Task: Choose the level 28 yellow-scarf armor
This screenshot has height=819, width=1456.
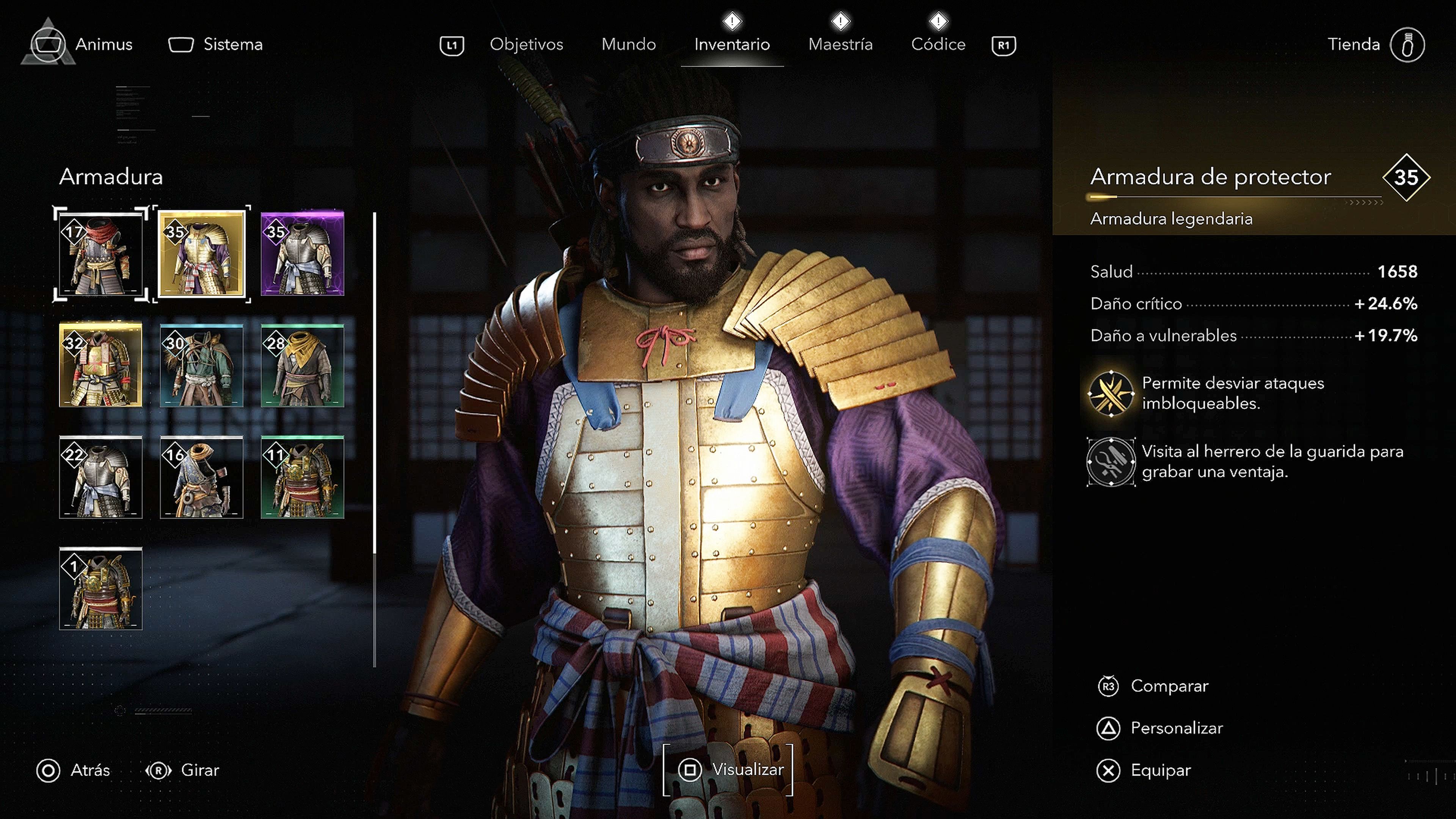Action: click(303, 365)
